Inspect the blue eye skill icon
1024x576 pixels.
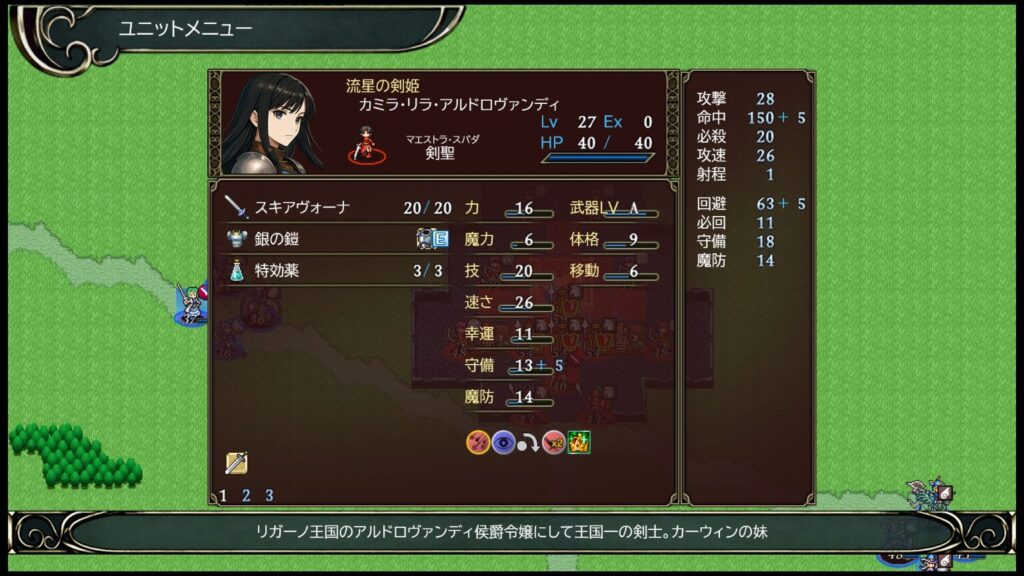click(x=503, y=442)
